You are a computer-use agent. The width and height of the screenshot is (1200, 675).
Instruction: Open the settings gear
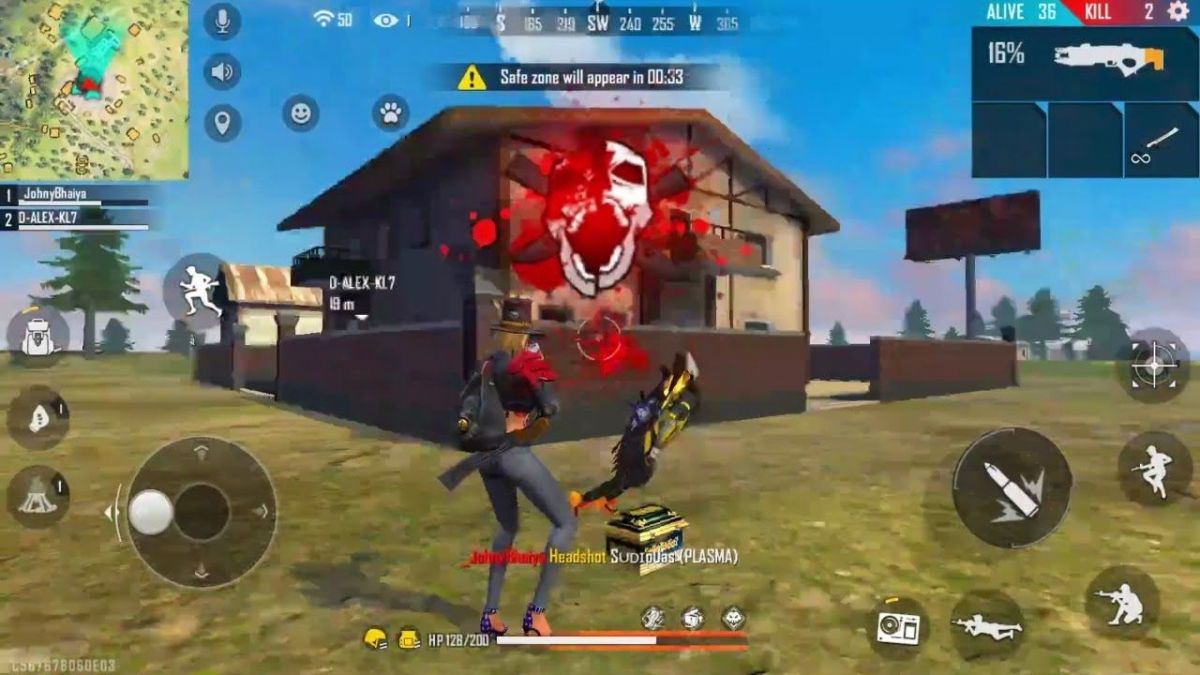[x=1177, y=12]
